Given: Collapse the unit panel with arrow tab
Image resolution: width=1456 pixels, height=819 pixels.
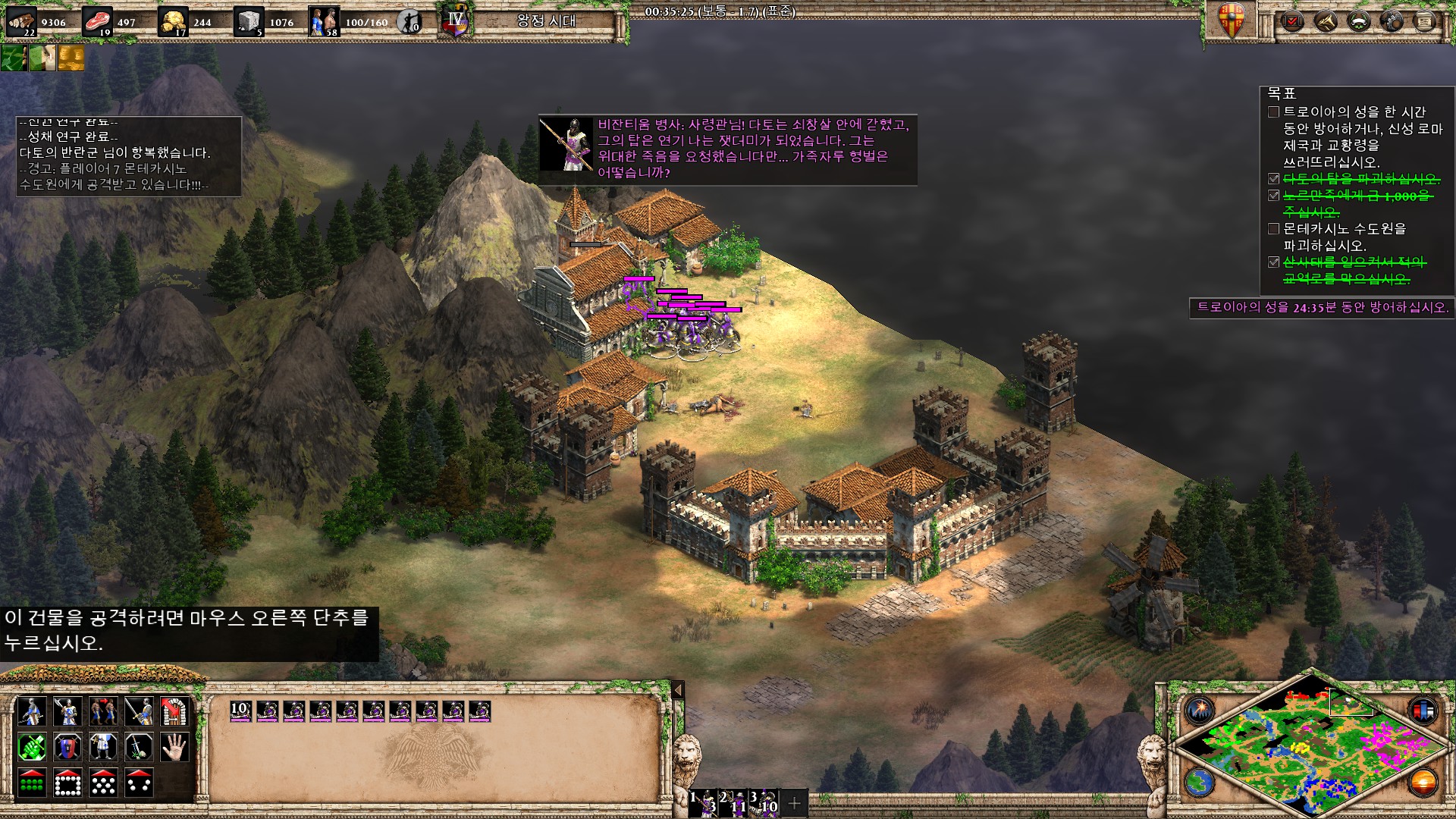Looking at the screenshot, I should point(678,690).
